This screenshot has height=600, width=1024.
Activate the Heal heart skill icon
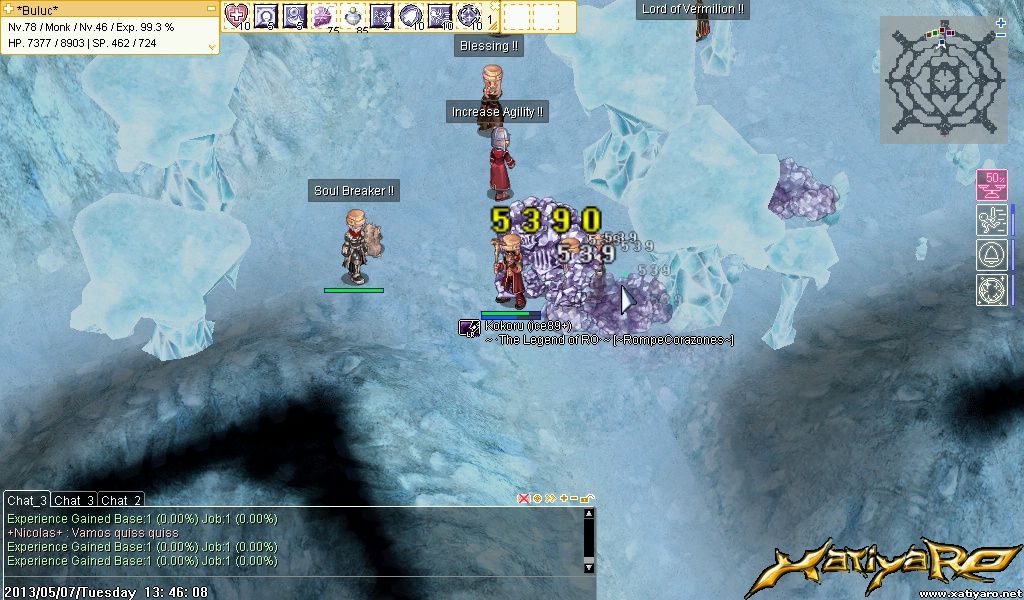[x=237, y=15]
